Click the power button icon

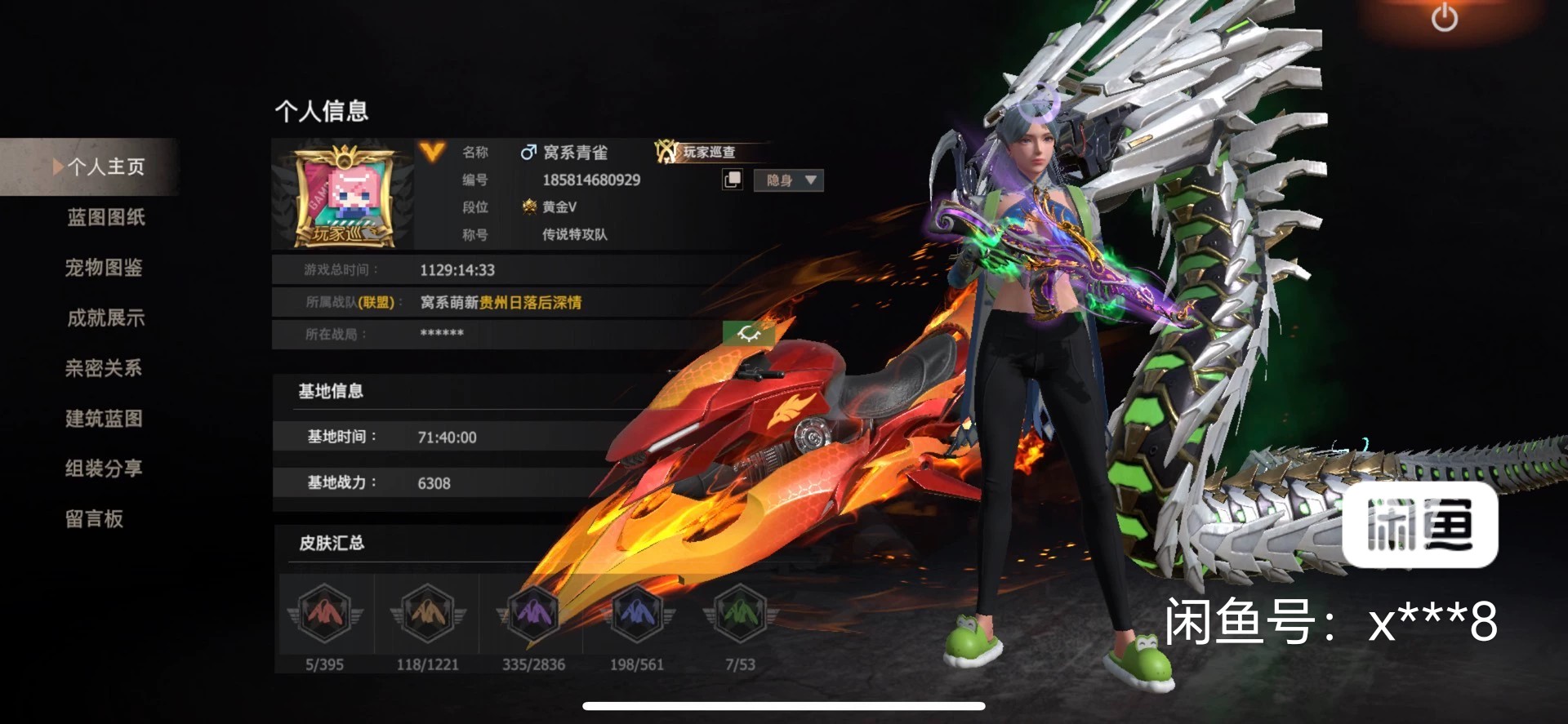pos(1444,18)
